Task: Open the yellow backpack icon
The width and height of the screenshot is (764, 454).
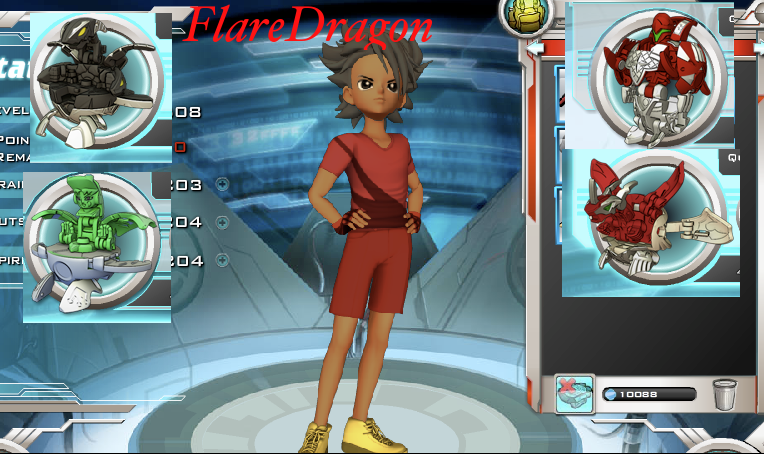Action: pos(524,15)
